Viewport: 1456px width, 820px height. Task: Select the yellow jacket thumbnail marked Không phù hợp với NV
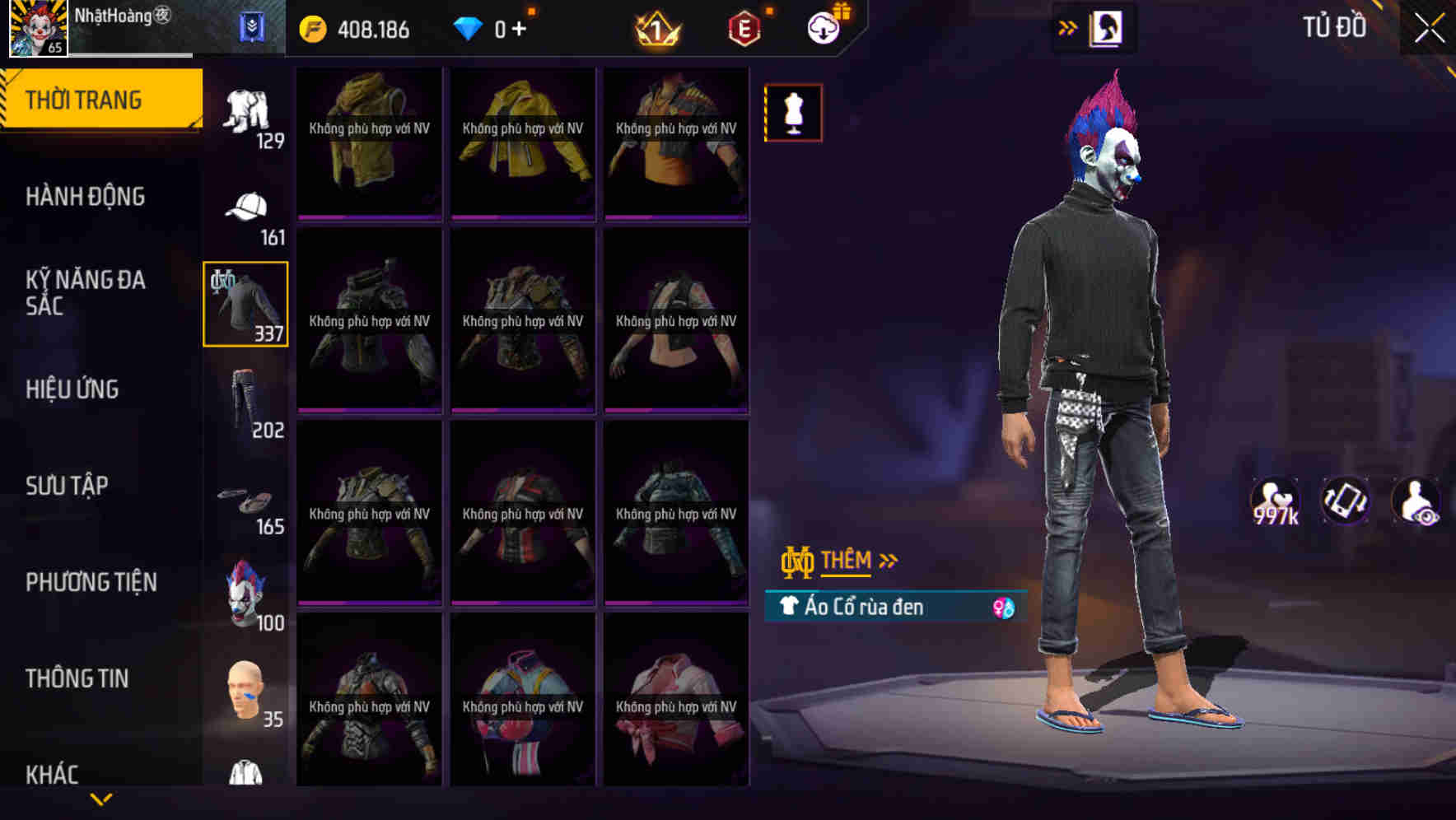pos(521,144)
